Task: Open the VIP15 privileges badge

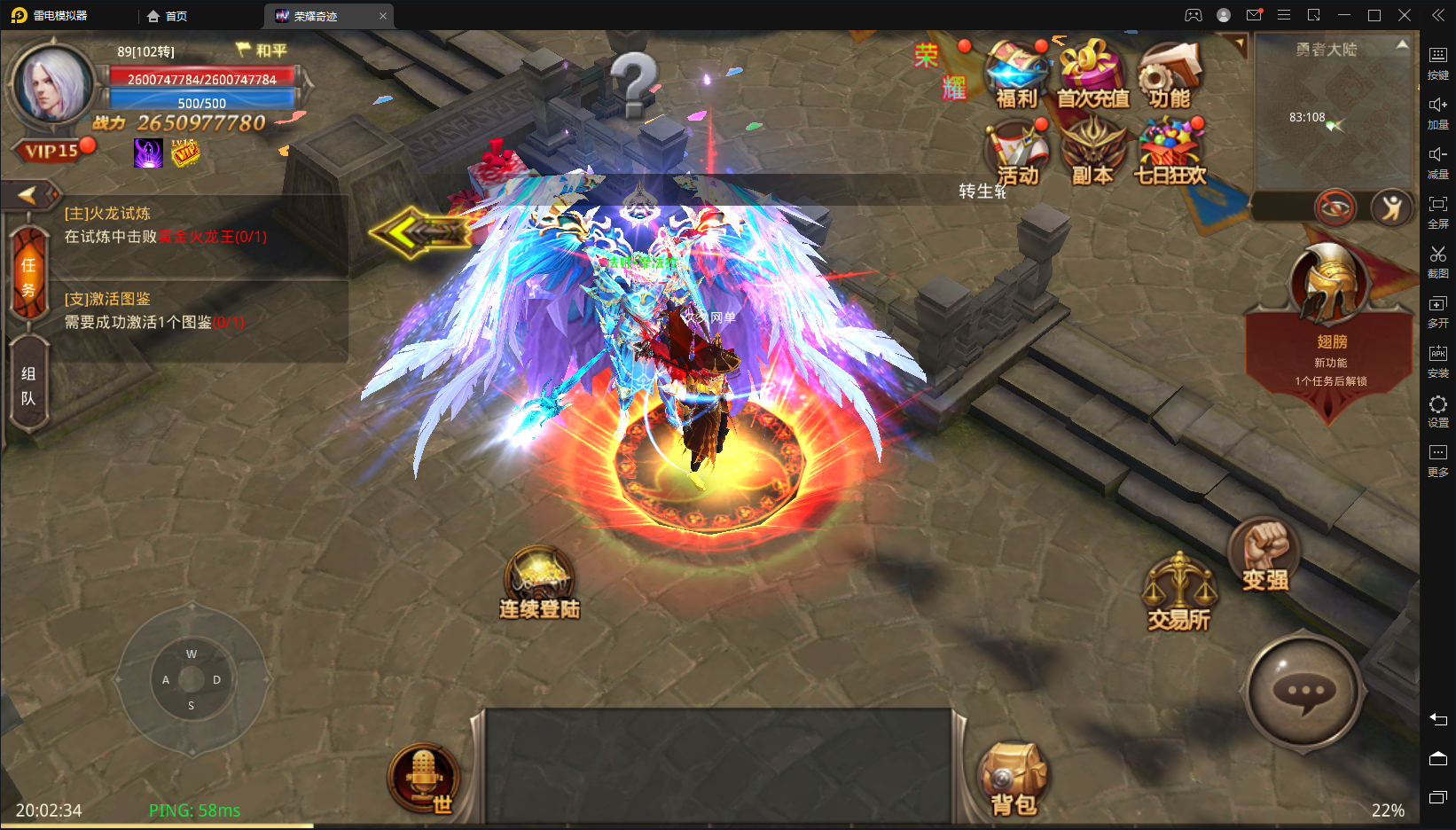Action: tap(51, 152)
